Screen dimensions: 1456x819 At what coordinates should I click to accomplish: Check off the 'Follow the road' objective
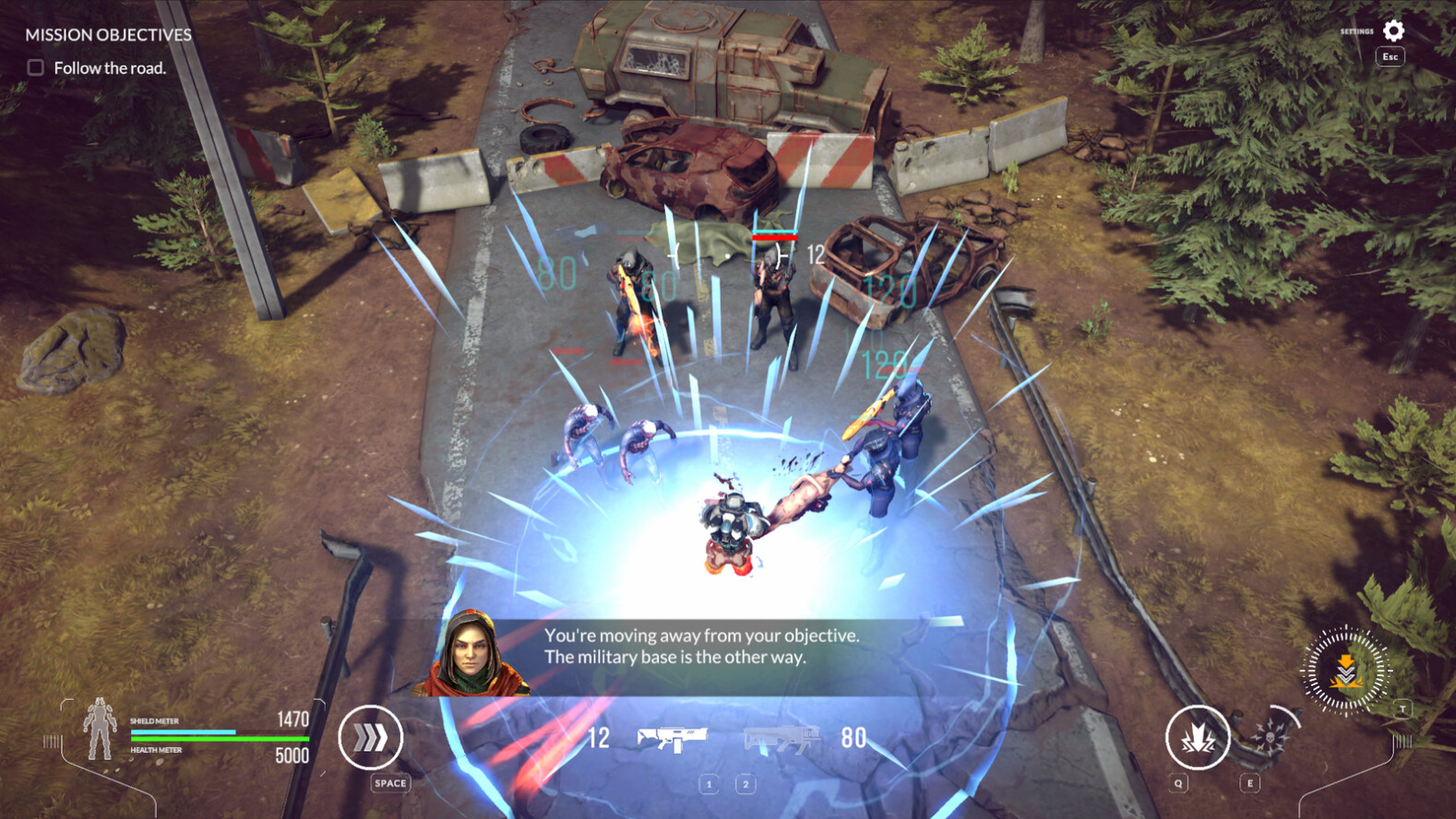33,66
